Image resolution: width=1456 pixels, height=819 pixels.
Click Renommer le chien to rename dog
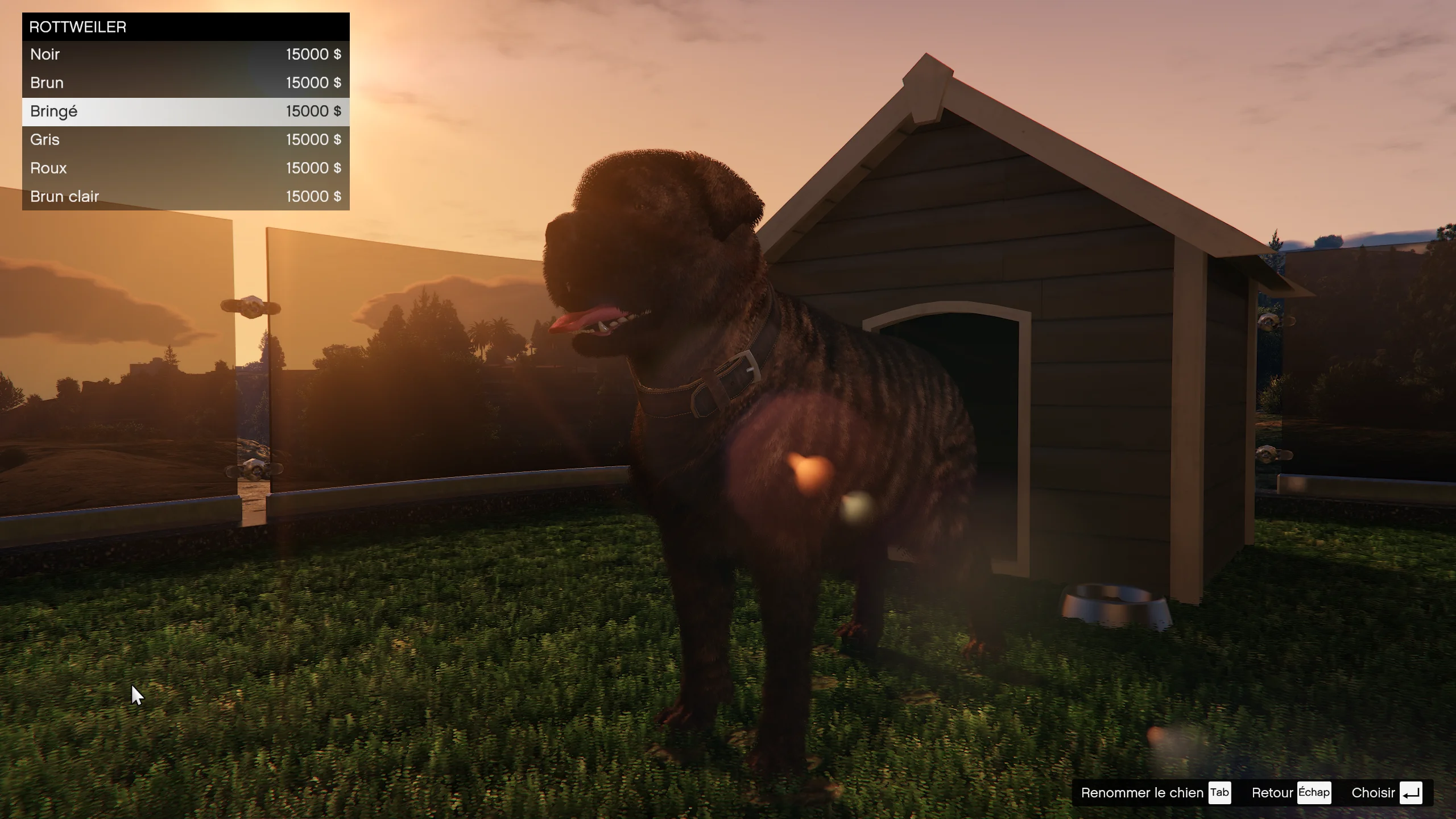point(1155,793)
